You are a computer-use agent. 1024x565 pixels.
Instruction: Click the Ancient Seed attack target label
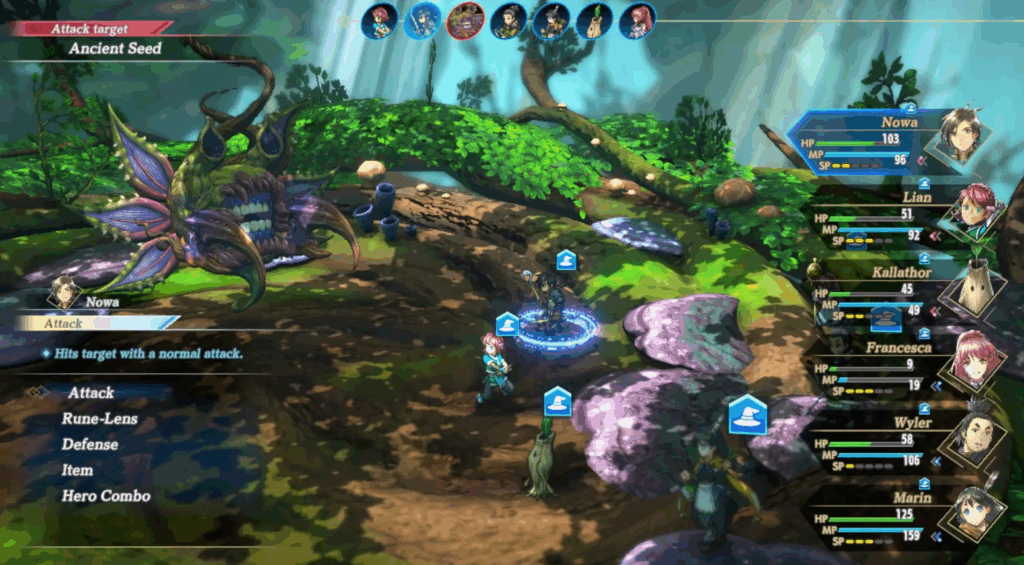point(115,48)
